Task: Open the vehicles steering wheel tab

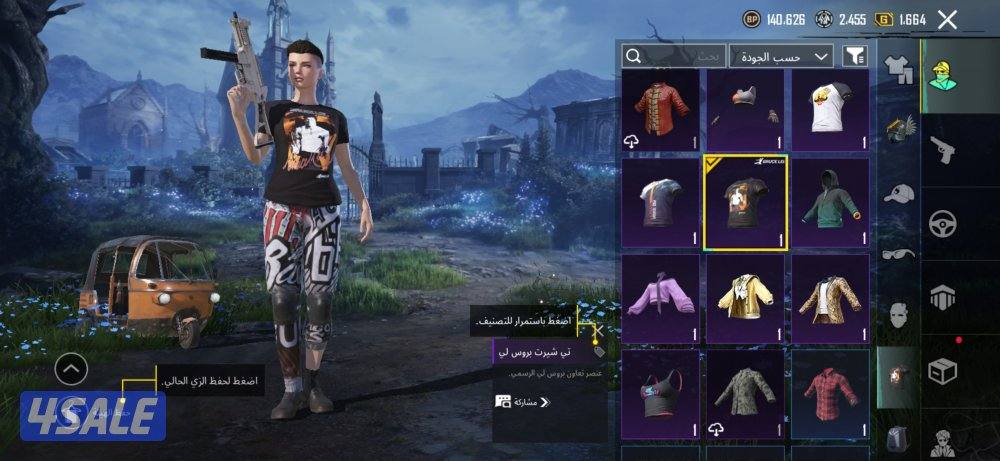Action: tap(941, 222)
